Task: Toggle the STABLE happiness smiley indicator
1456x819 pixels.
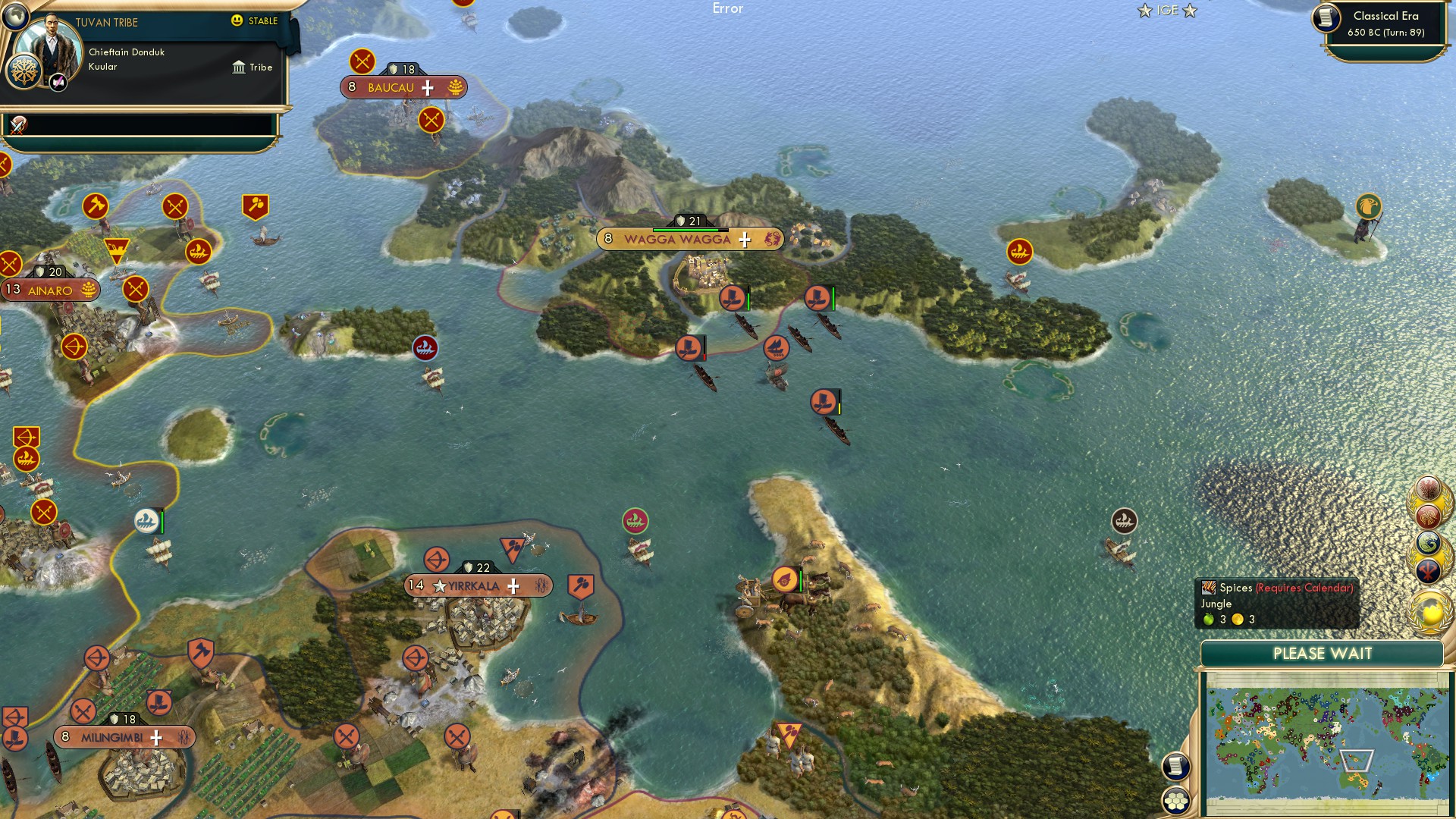Action: 236,20
